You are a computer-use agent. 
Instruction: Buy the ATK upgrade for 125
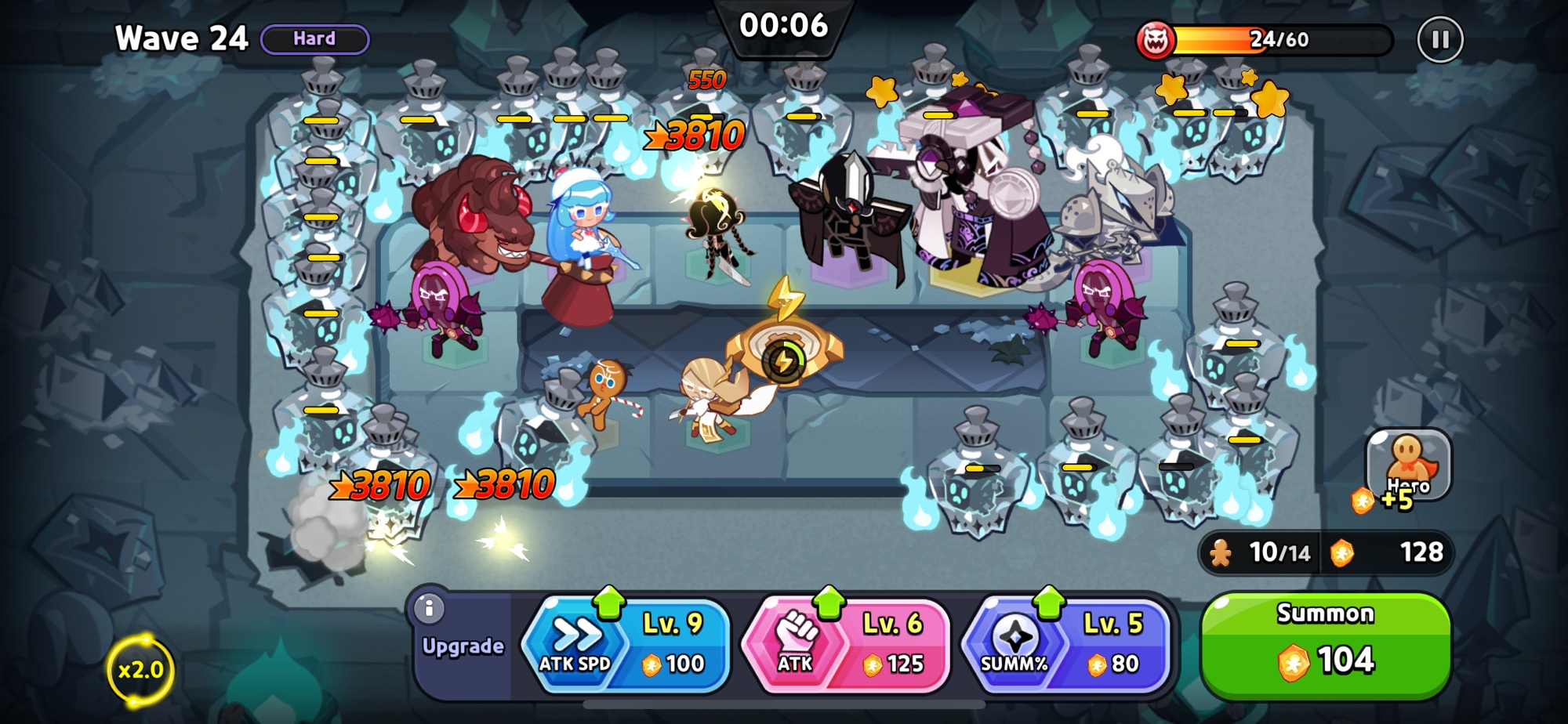[x=846, y=646]
